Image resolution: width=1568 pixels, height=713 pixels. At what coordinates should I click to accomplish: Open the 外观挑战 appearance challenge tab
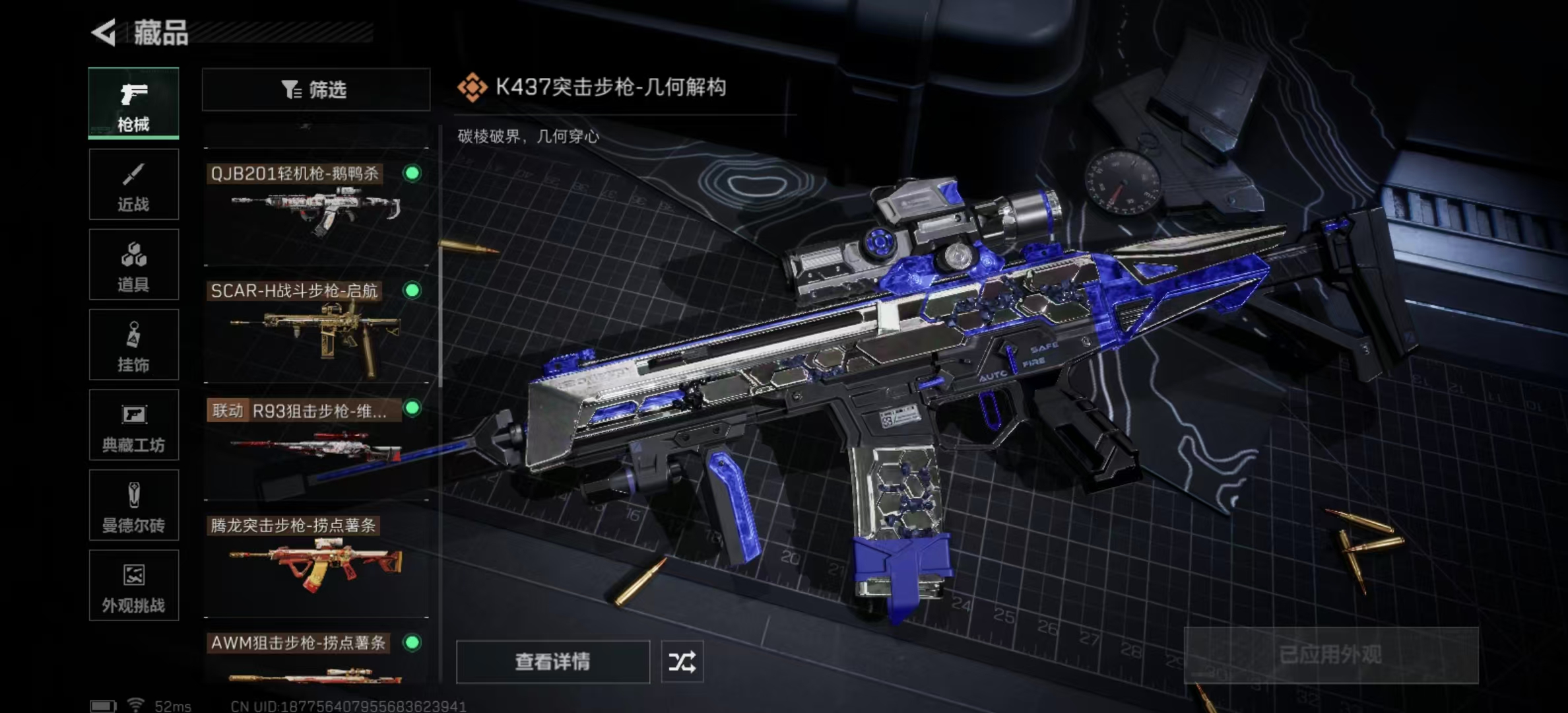tap(133, 586)
